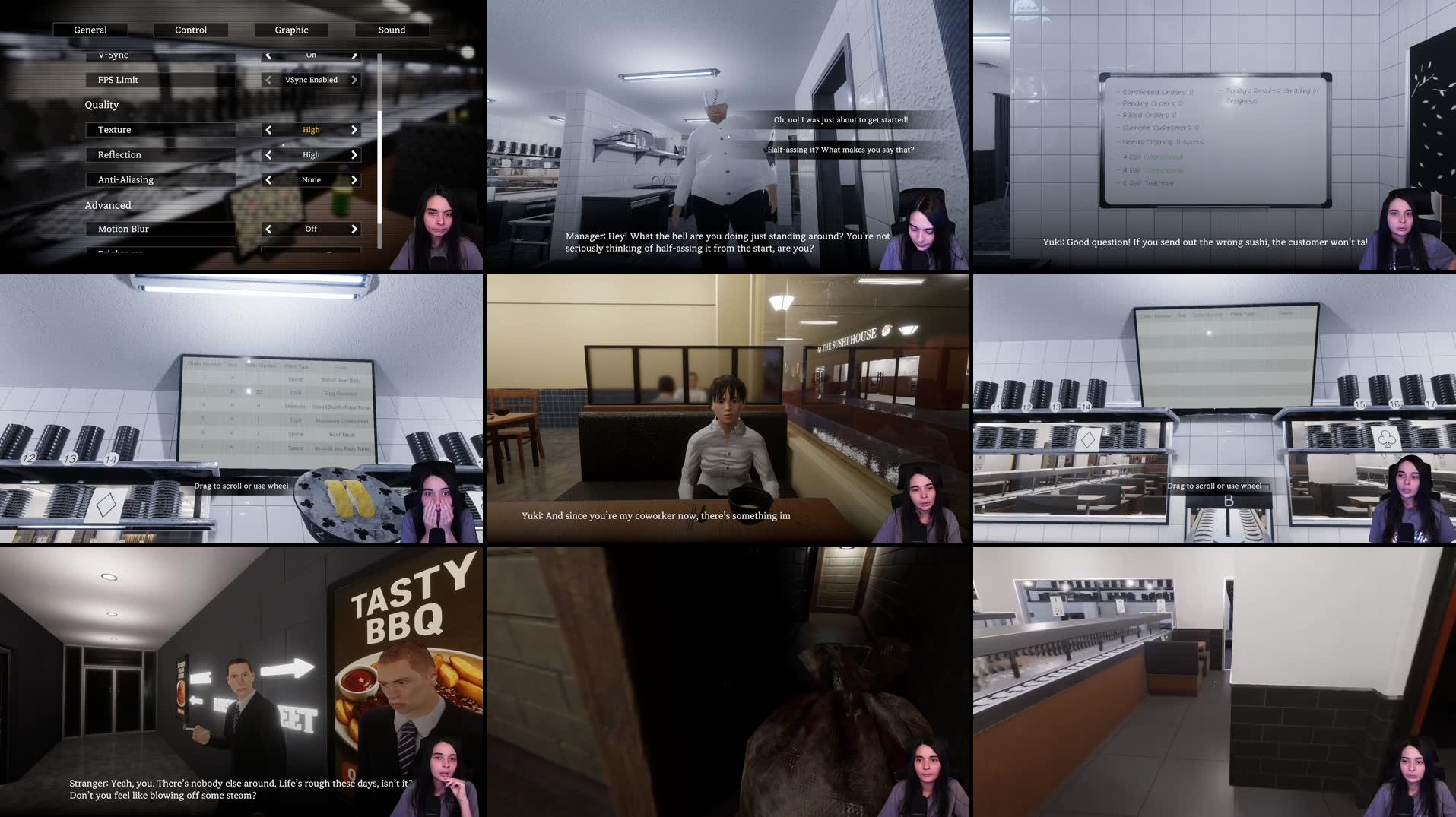Viewport: 1456px width, 817px height.
Task: Click the Club suit symbol above the sushi rail
Action: tap(1387, 440)
